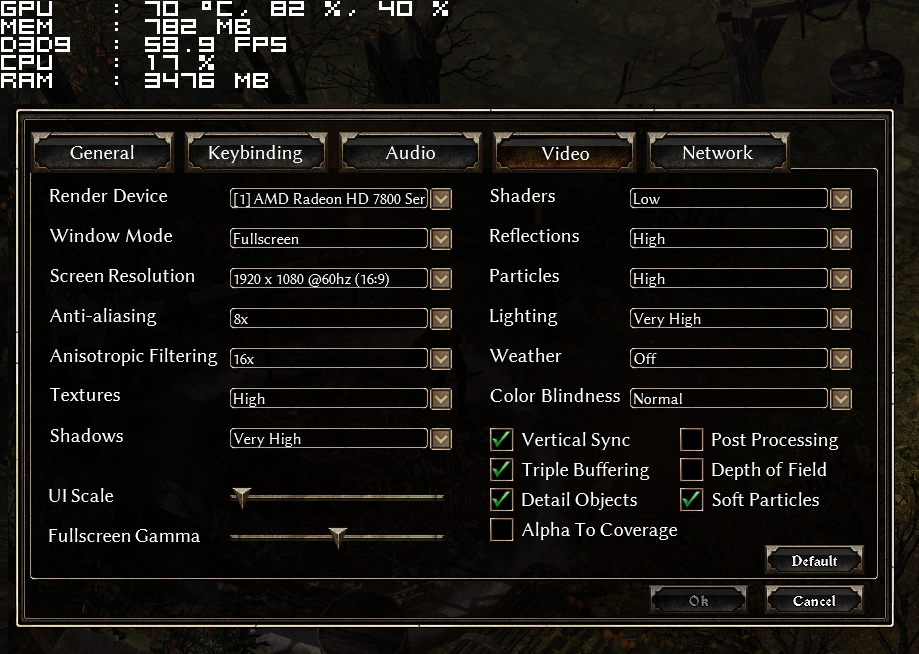Toggle the Vertical Sync checkbox
The image size is (919, 654).
click(502, 440)
